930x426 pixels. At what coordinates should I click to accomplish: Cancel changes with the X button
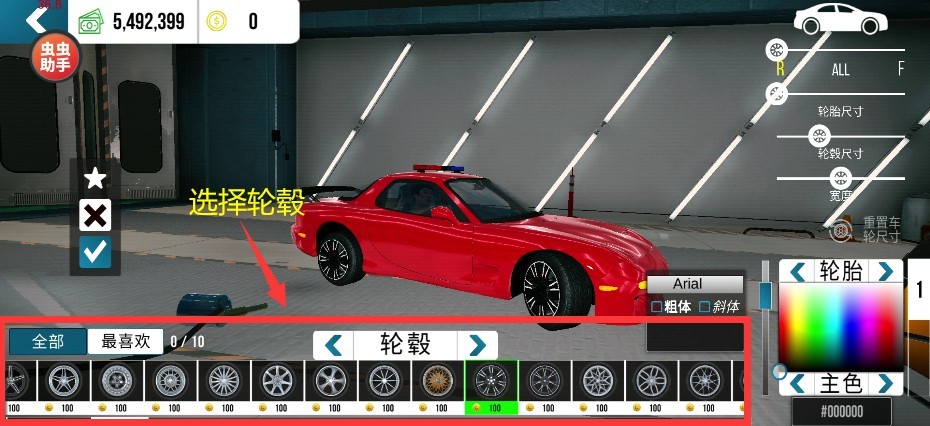point(95,216)
